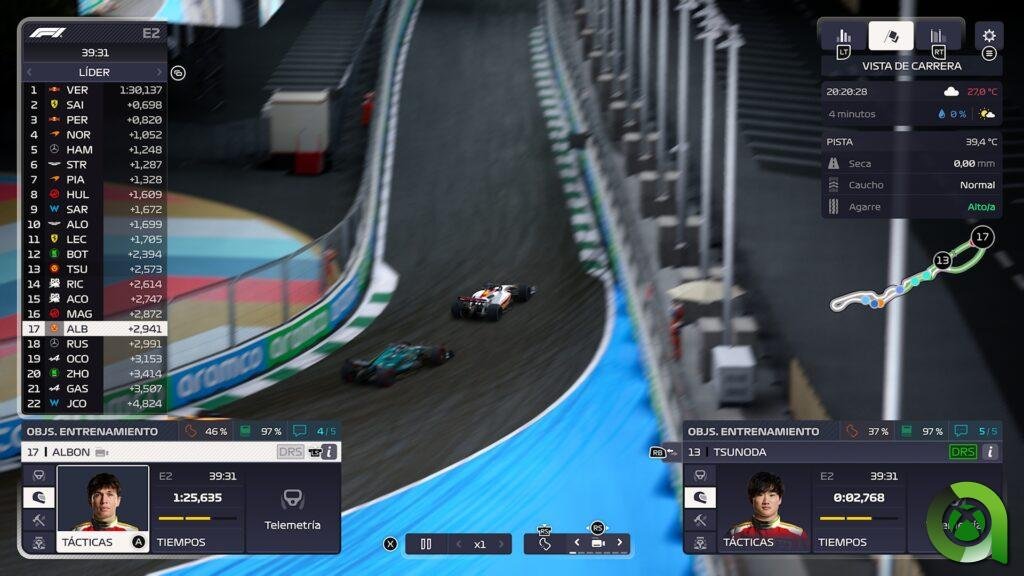
Task: Switch to the previous camera view
Action: click(576, 543)
